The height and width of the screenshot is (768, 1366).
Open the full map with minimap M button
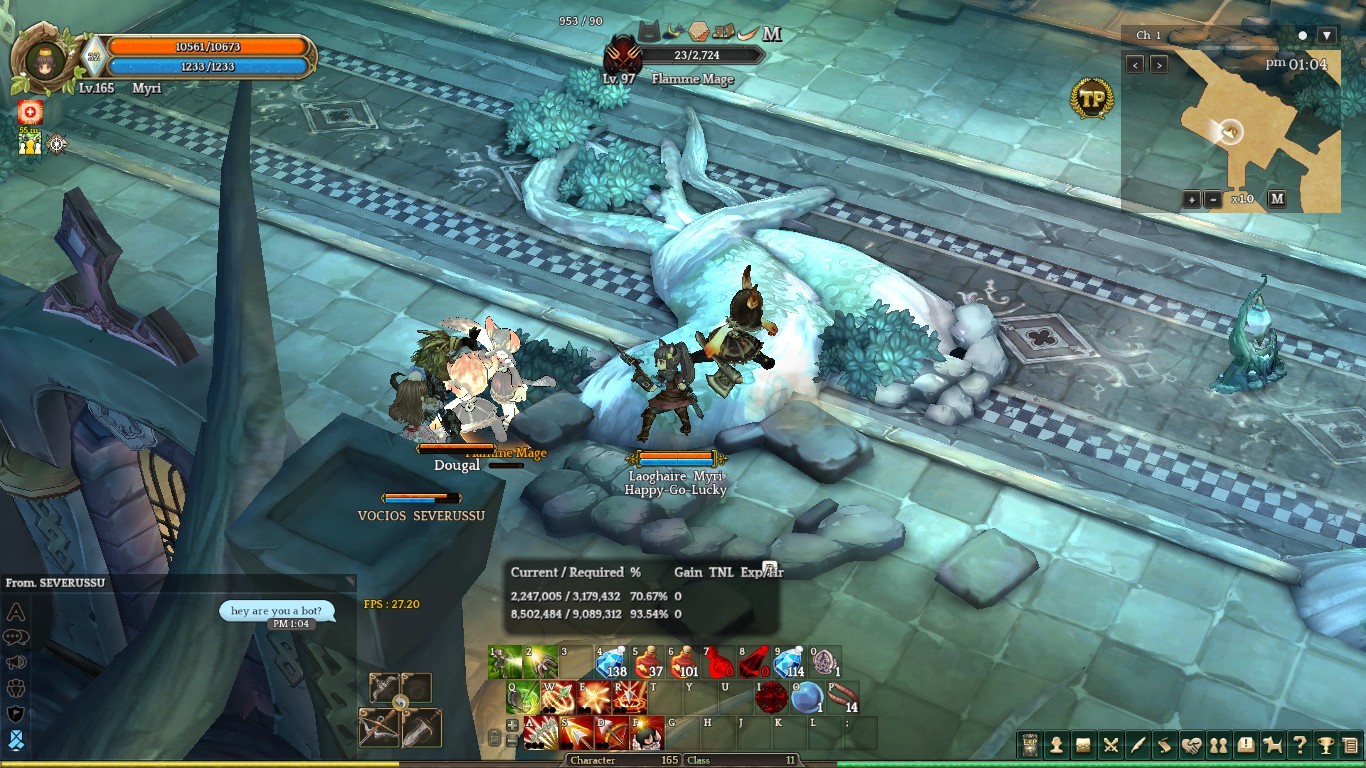click(1277, 199)
